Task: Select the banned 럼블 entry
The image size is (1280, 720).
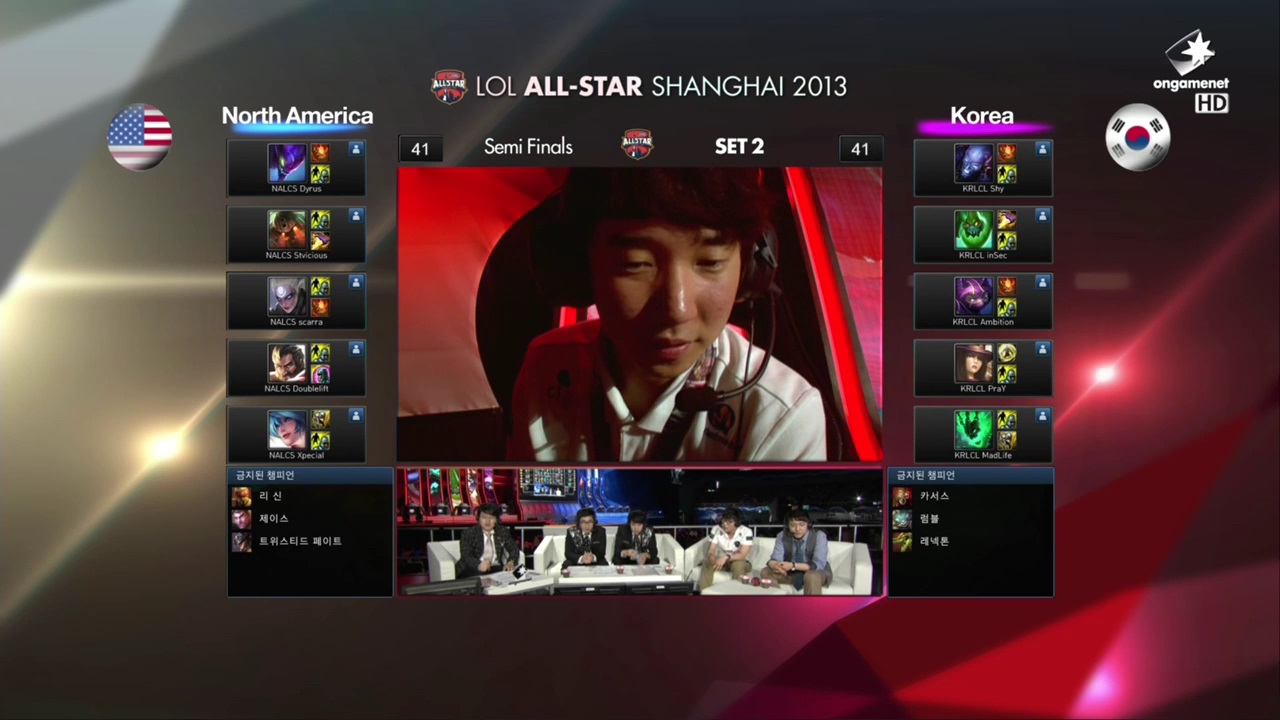Action: tap(929, 519)
